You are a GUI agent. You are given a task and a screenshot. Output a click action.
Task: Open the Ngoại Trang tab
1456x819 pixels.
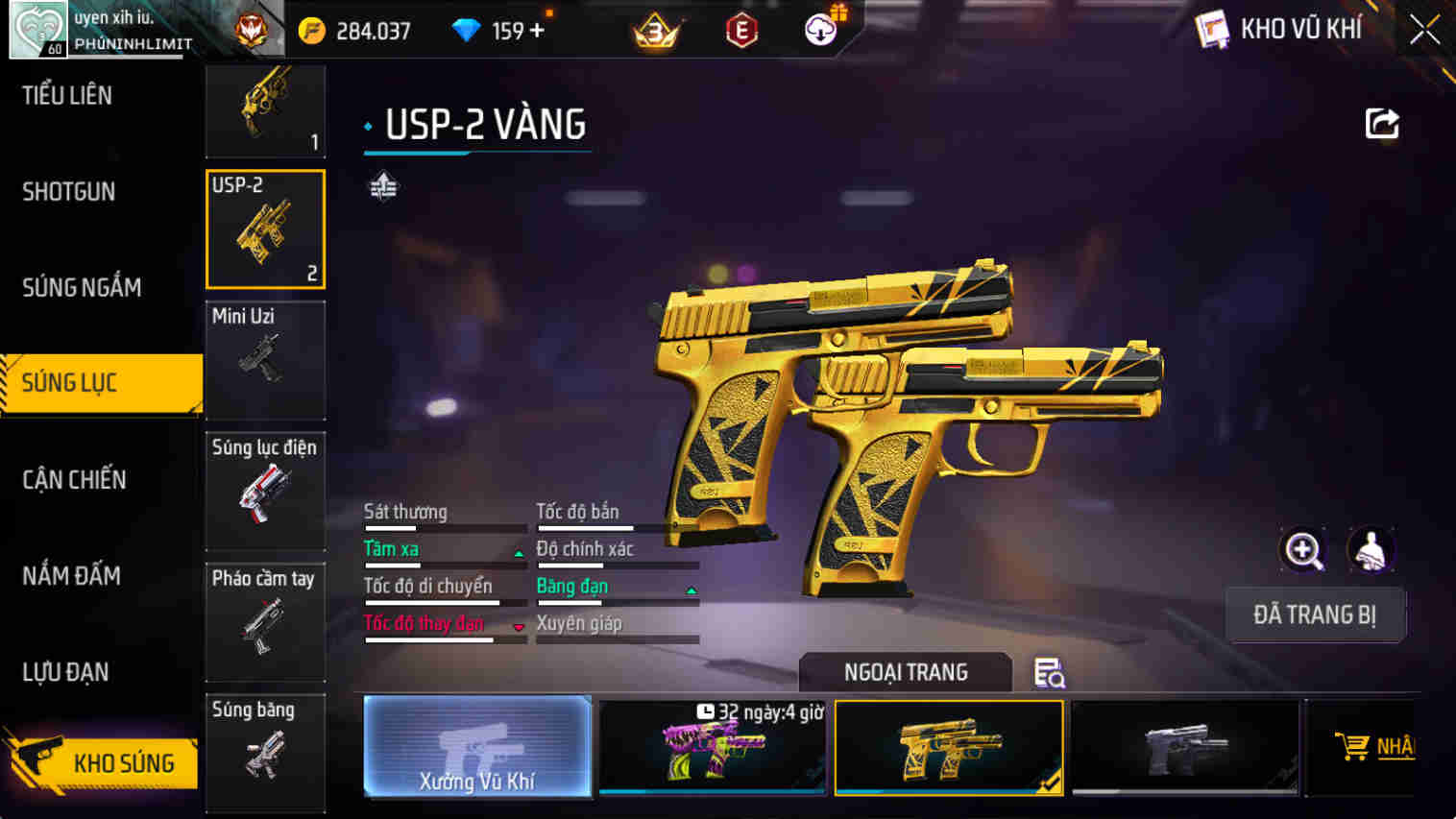pos(906,672)
